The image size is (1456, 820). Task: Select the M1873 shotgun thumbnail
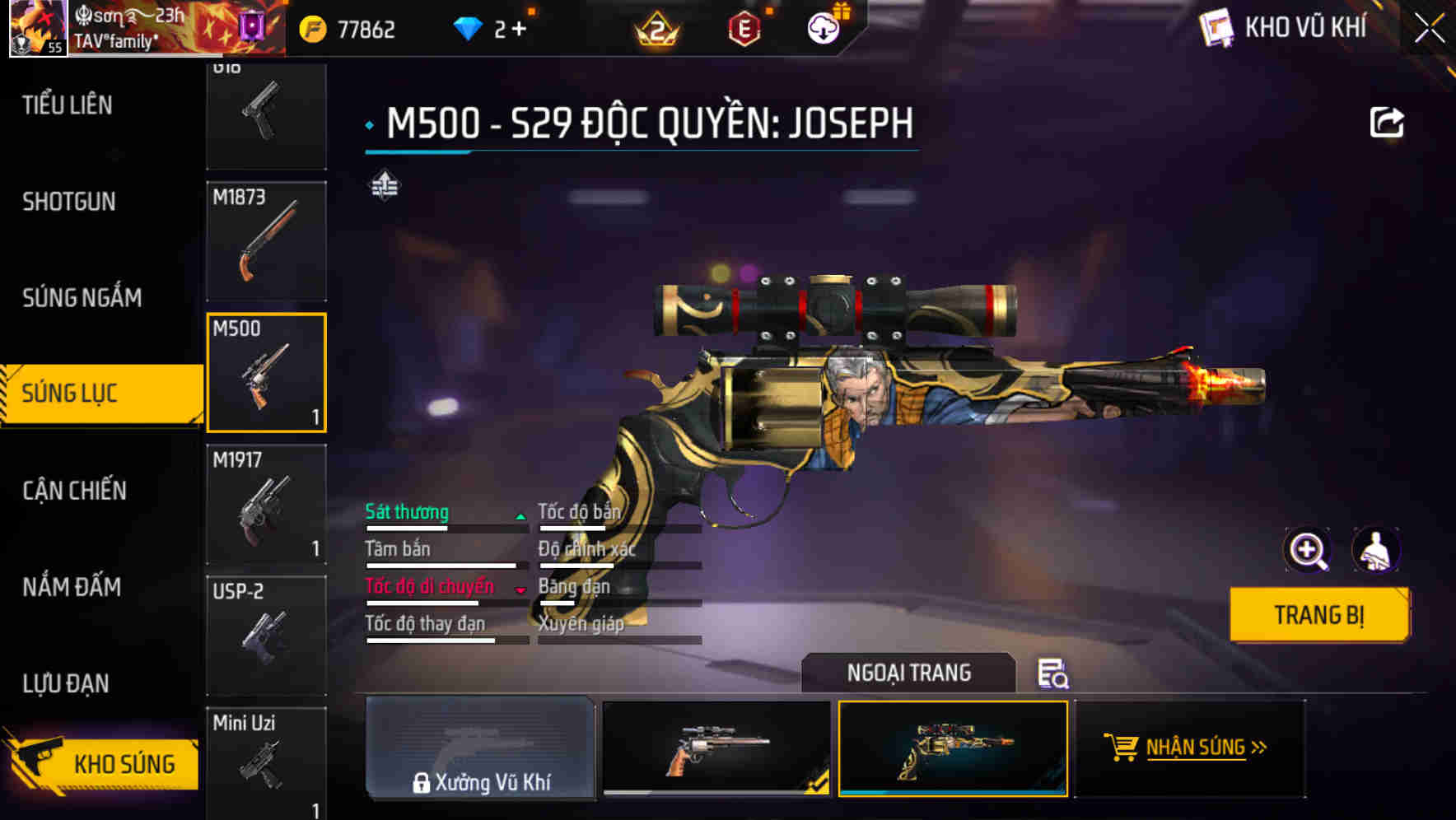point(266,239)
